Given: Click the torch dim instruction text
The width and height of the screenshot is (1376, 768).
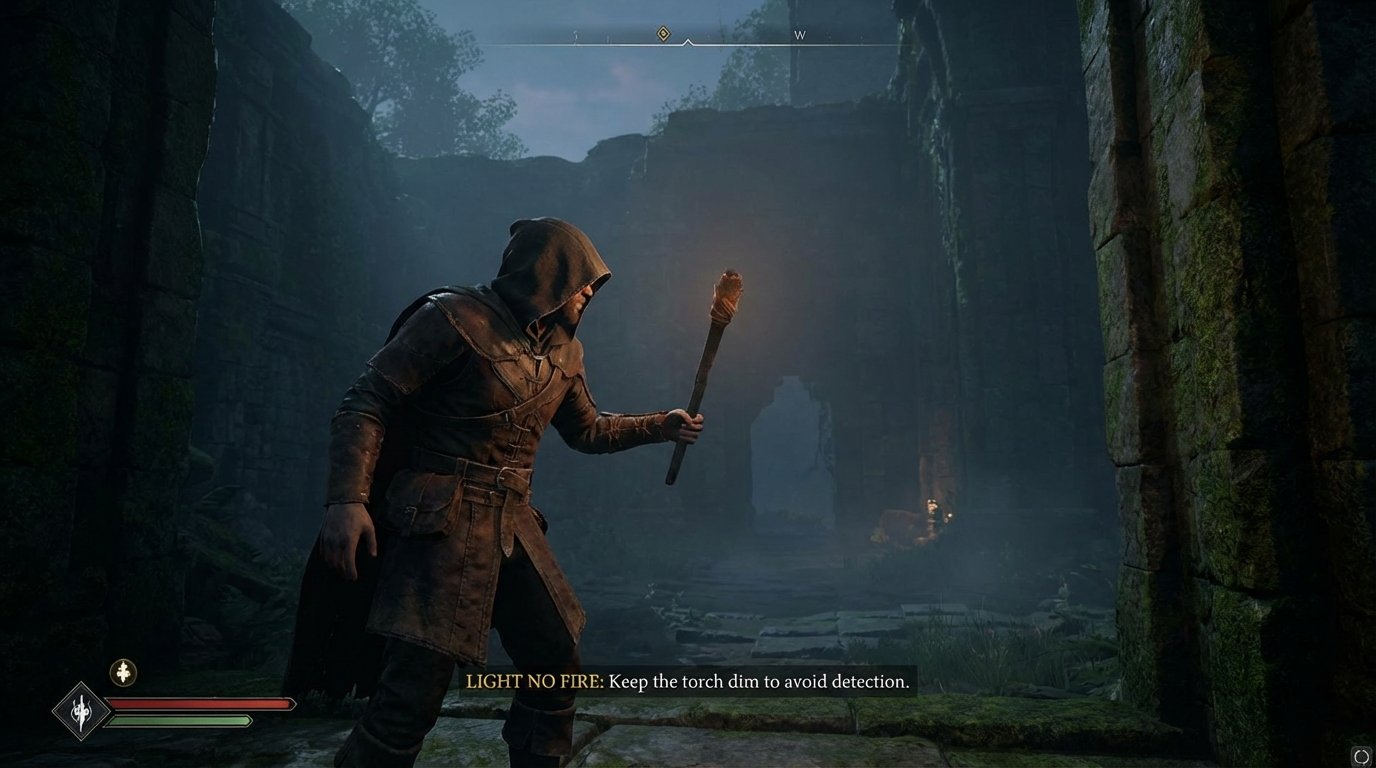Looking at the screenshot, I should click(762, 683).
